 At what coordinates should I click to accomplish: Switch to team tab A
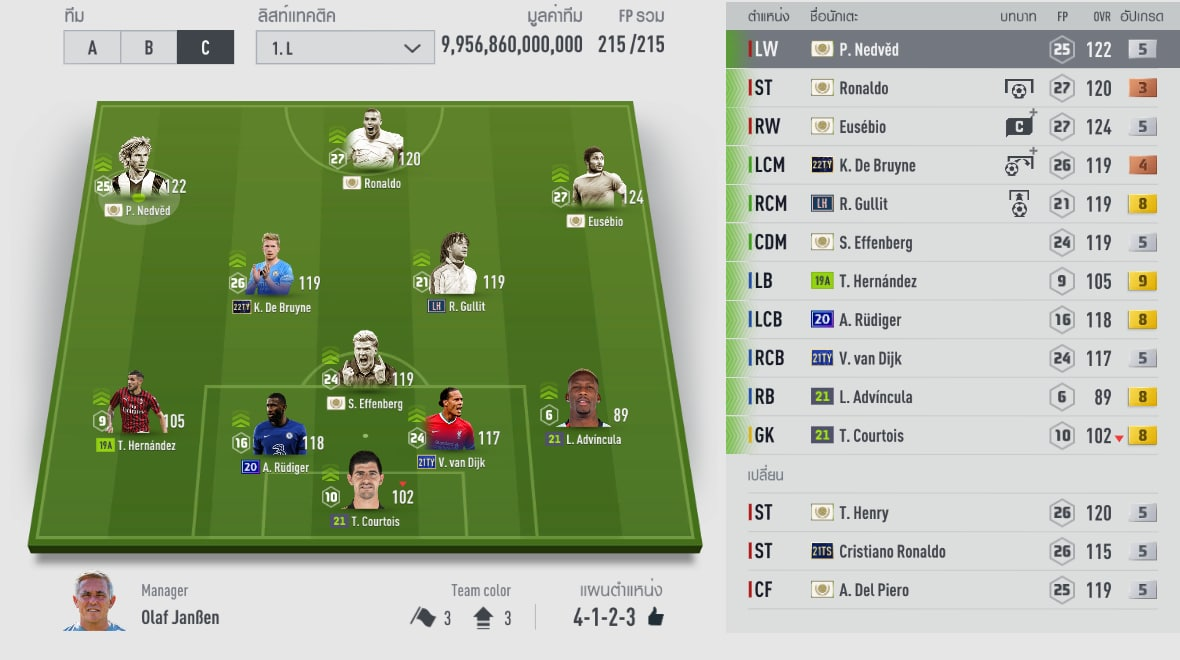point(91,47)
